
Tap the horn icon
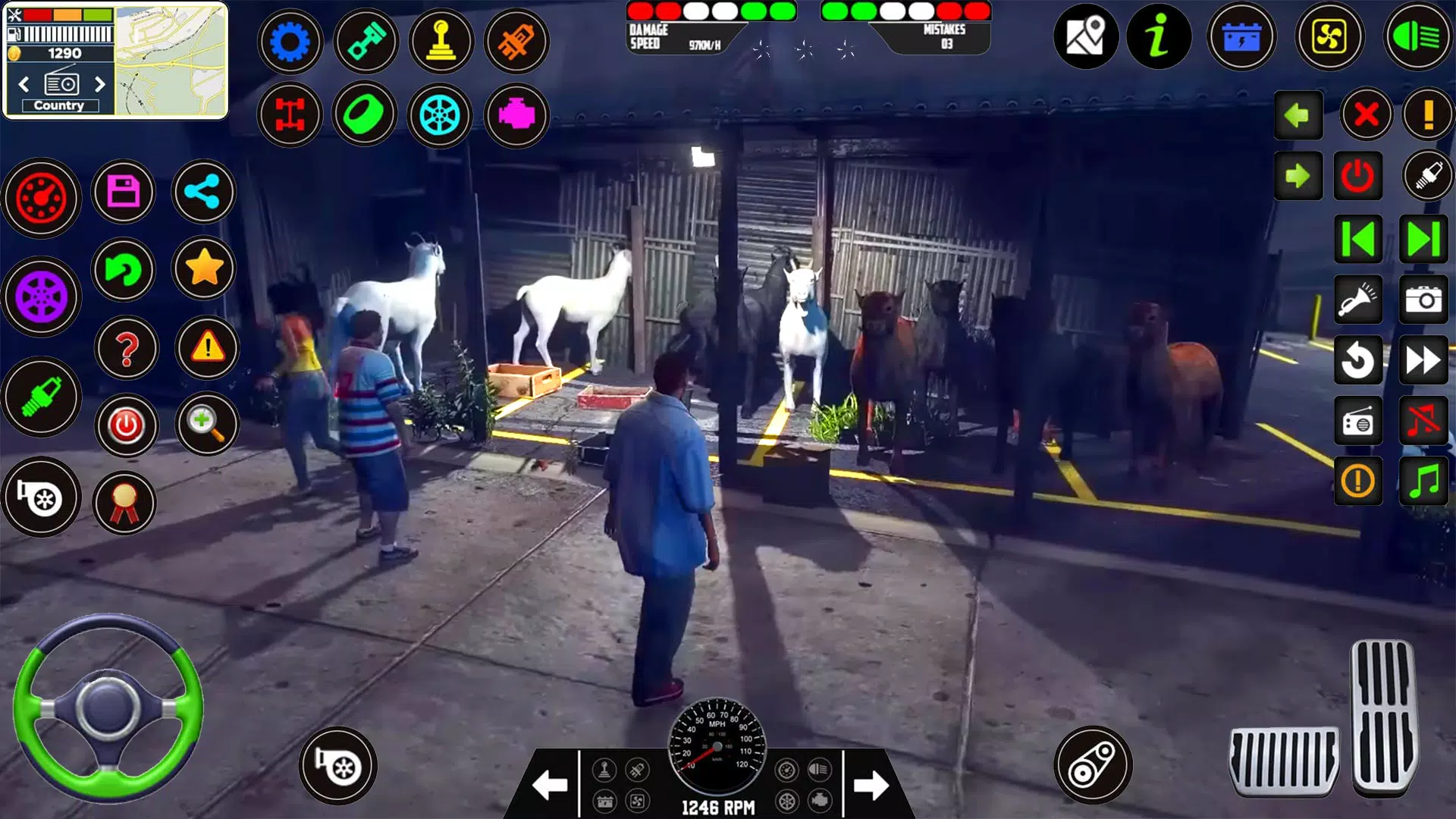(x=1358, y=298)
